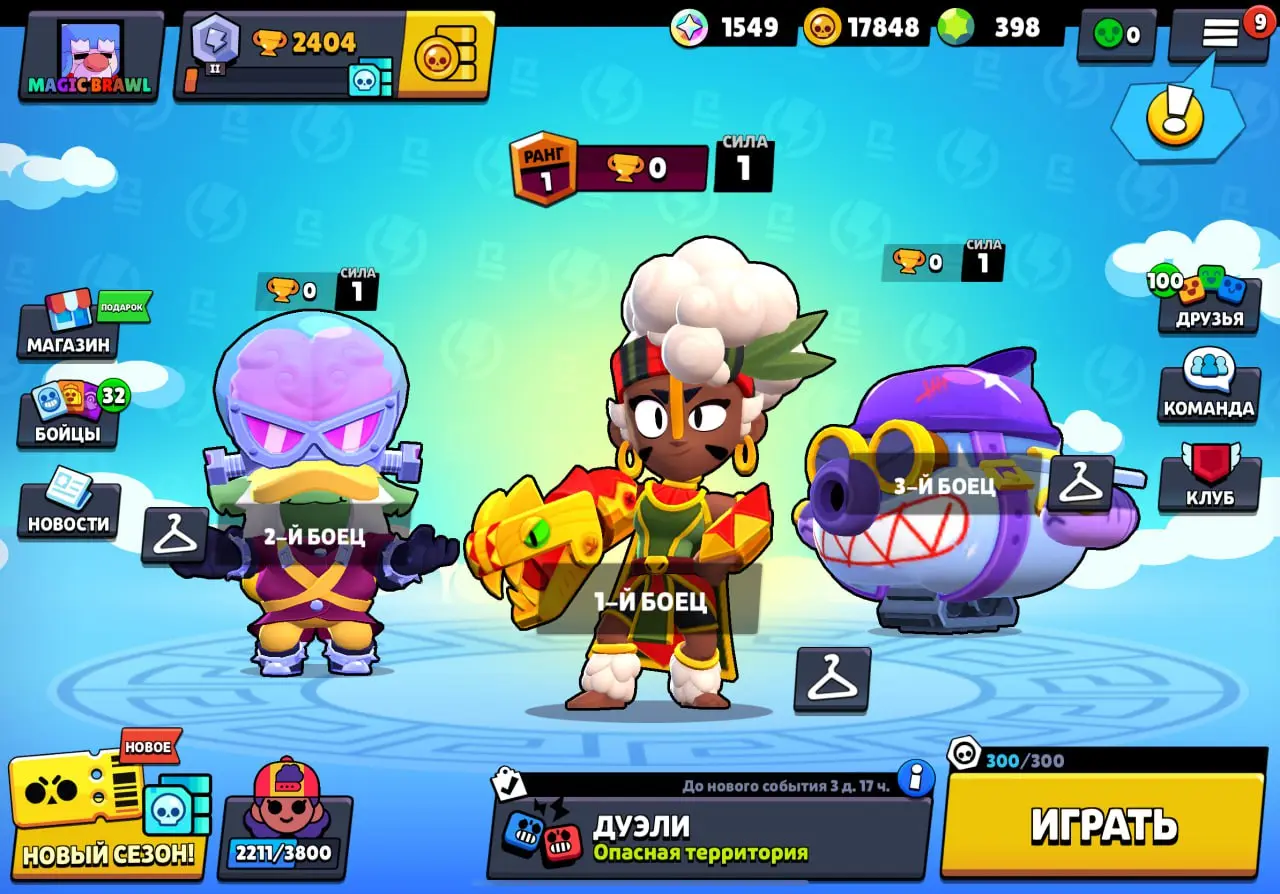
Task: Open the MAGIC BRAWL player profile
Action: [90, 55]
